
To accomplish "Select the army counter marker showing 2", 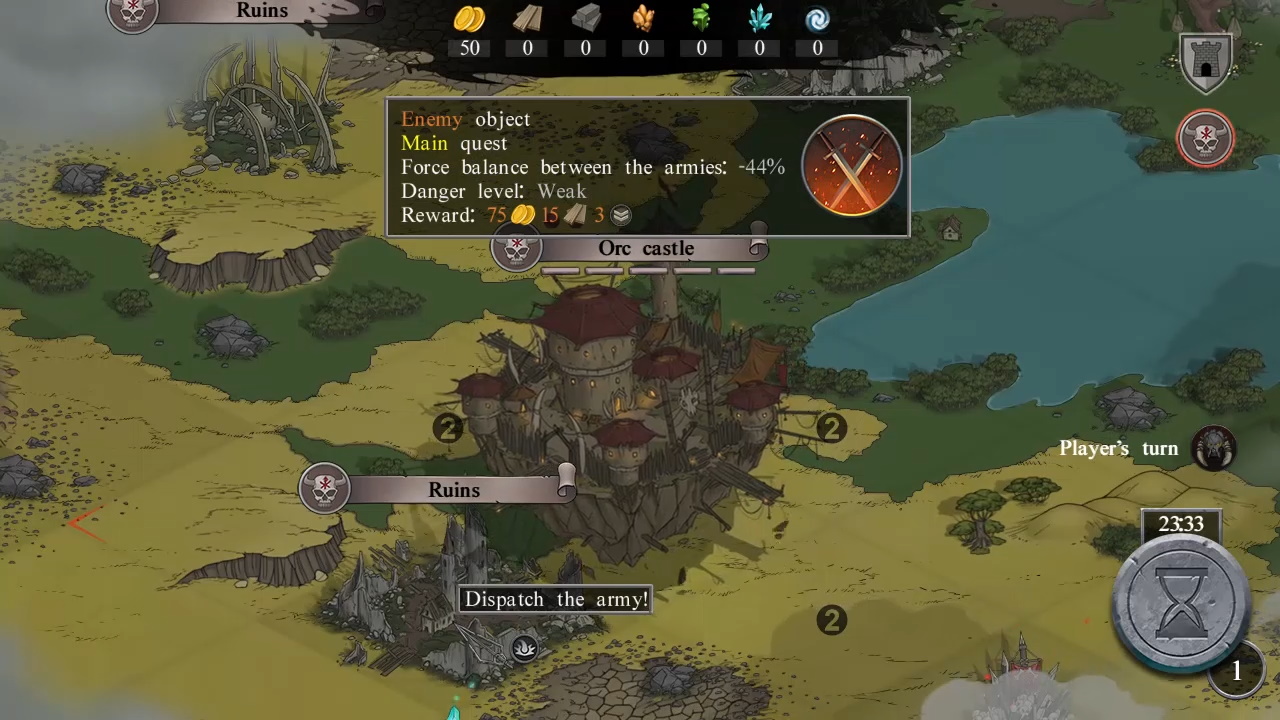I will (832, 428).
